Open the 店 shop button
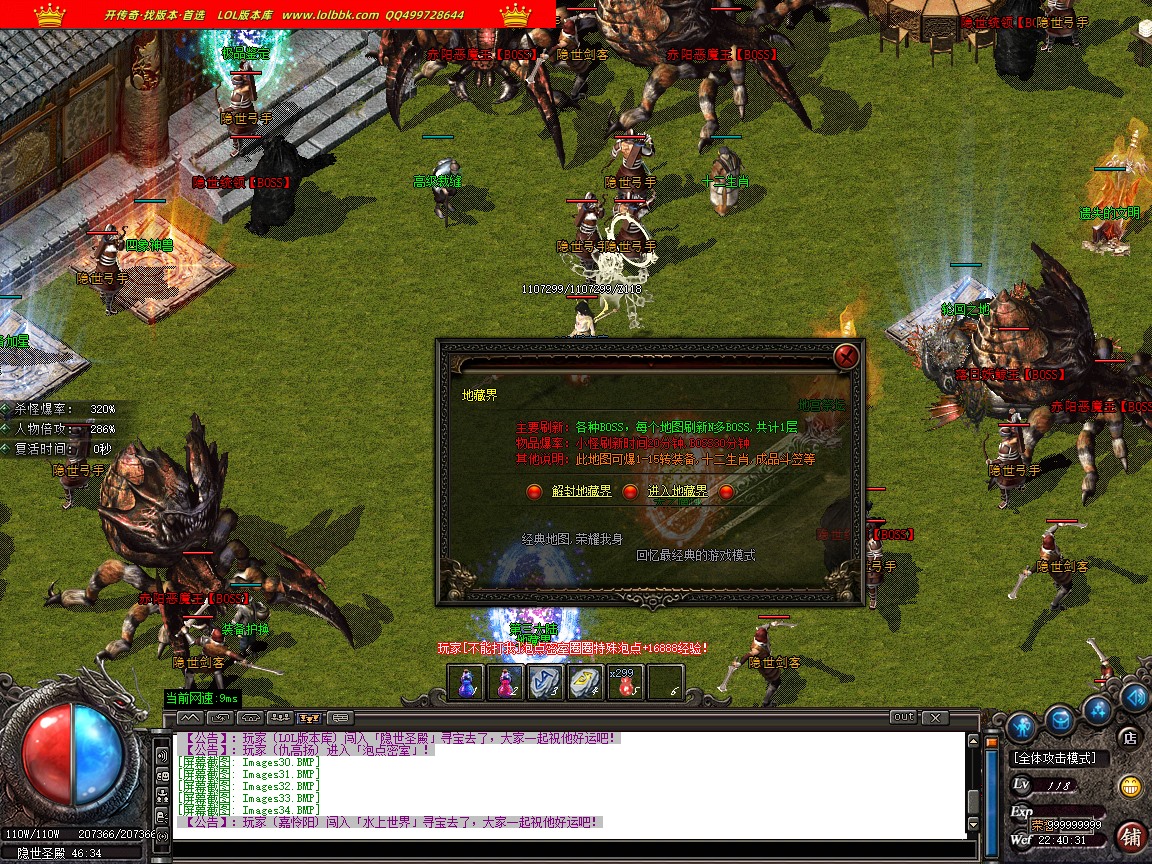Viewport: 1152px width, 864px height. 1130,738
